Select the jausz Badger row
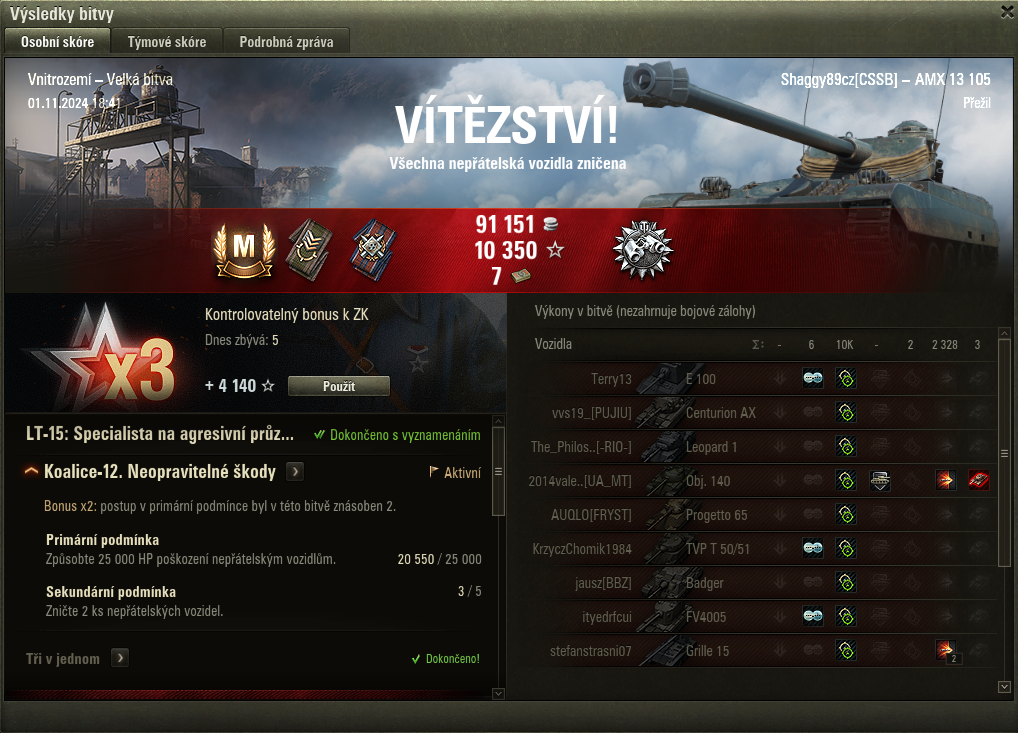Image resolution: width=1018 pixels, height=733 pixels. [x=700, y=583]
